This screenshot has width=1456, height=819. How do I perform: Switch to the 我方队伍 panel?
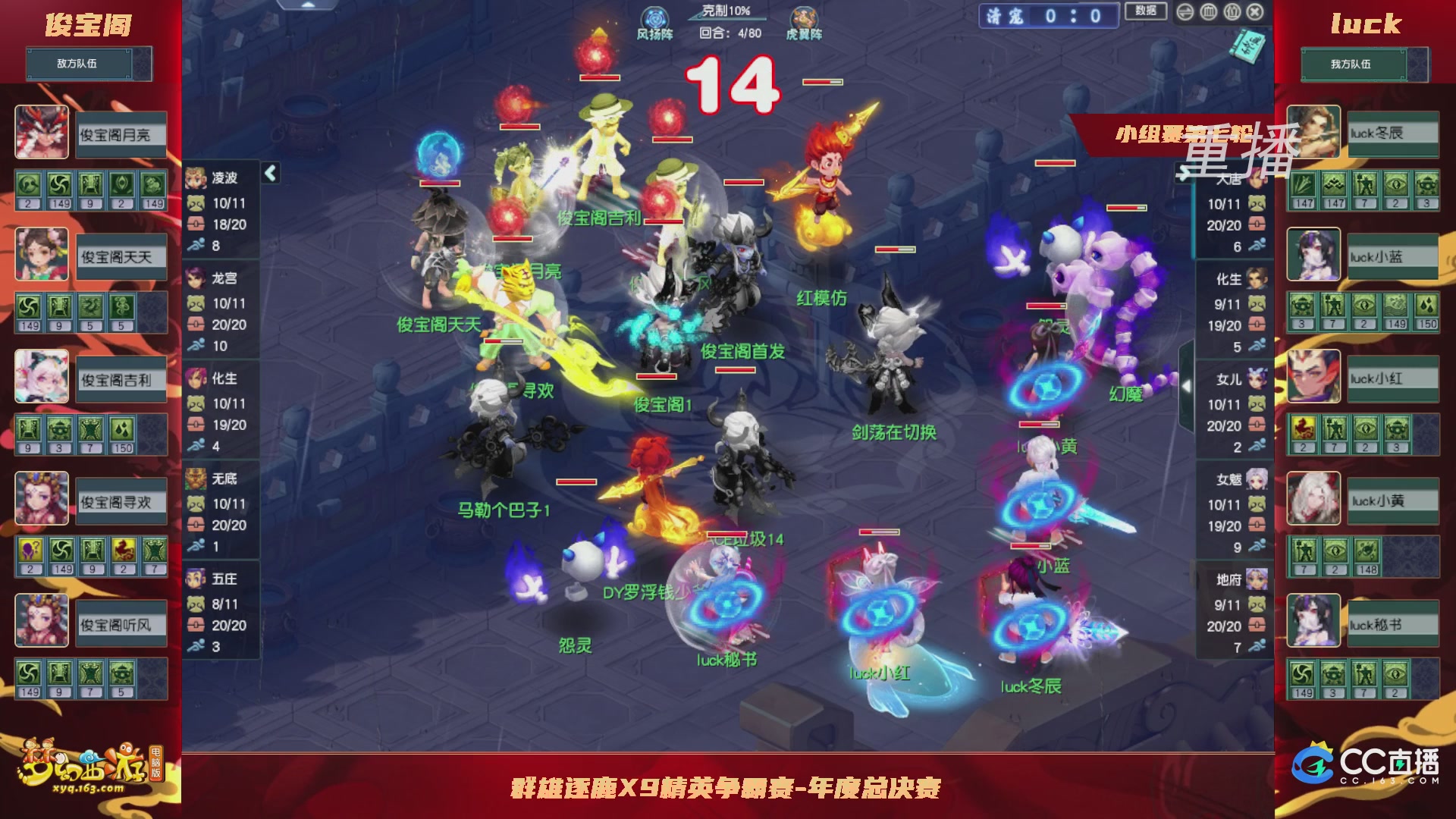[x=1351, y=64]
